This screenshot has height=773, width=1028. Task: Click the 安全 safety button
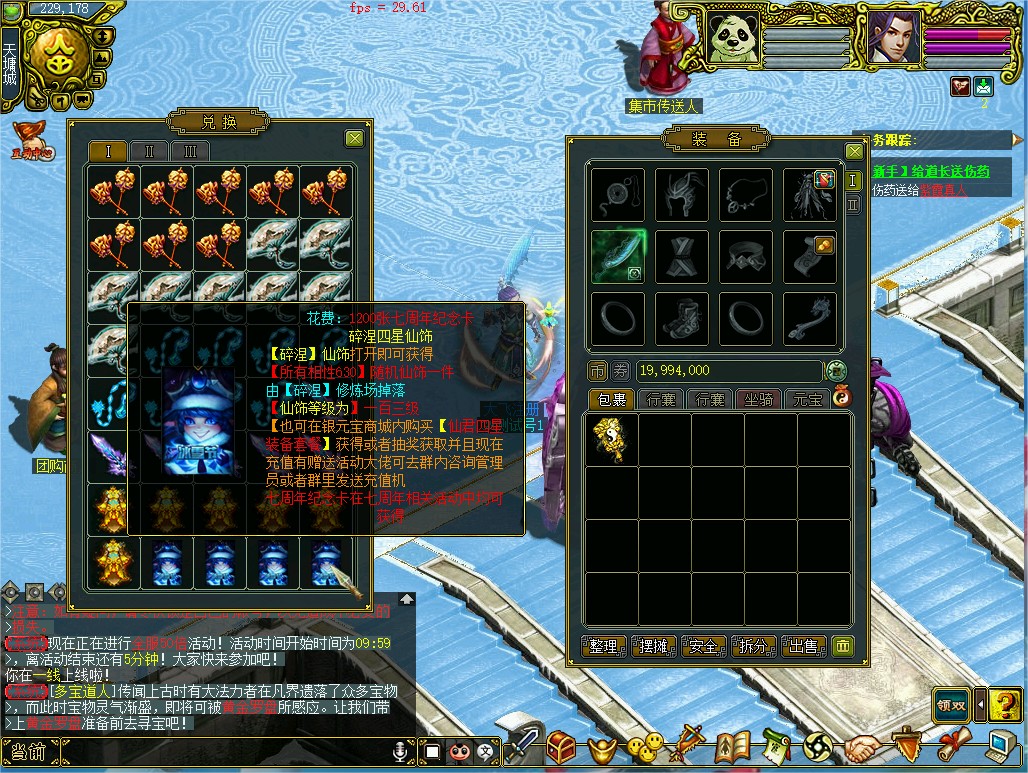(703, 646)
